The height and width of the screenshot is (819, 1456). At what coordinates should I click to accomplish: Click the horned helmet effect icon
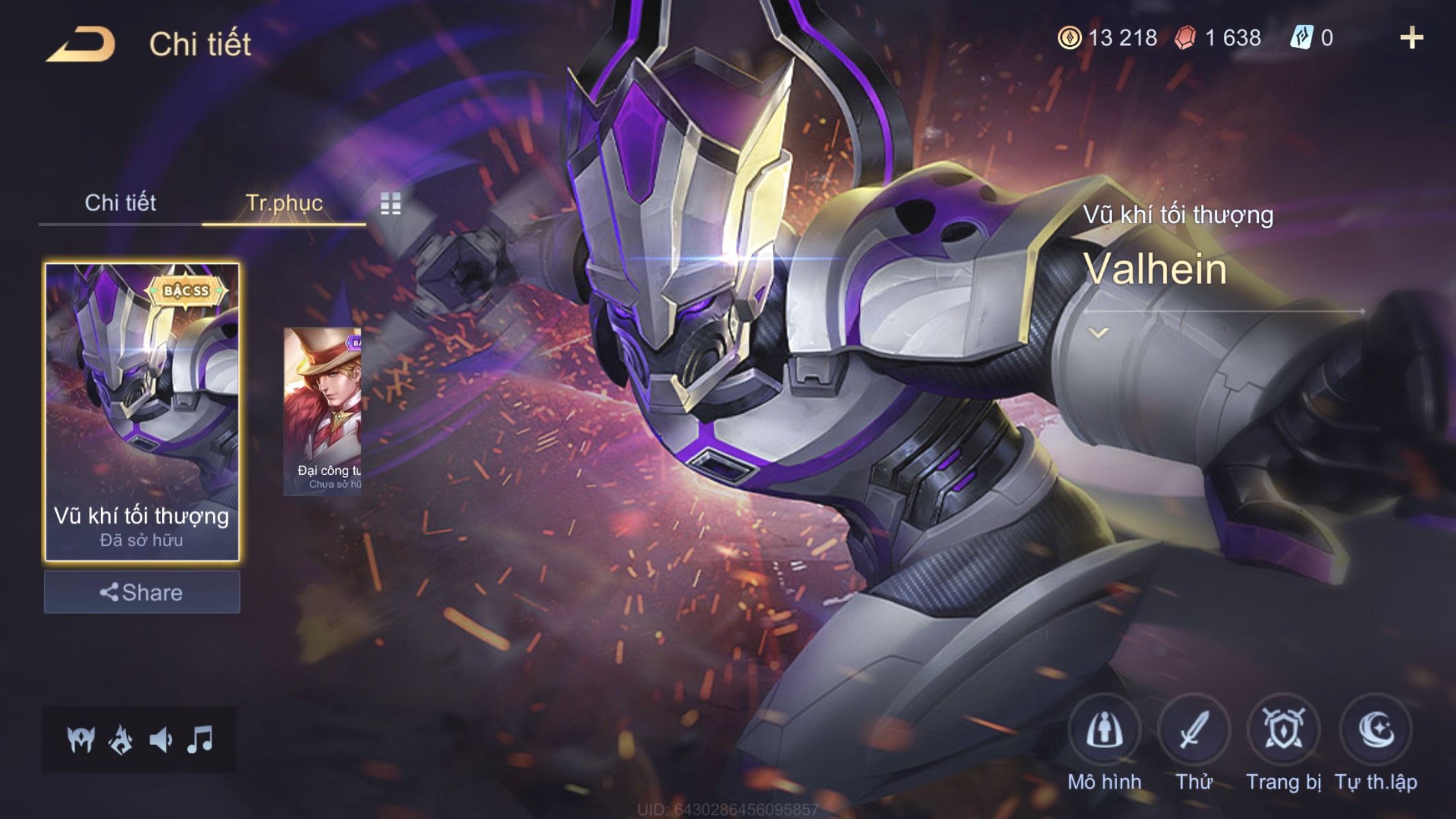[81, 740]
